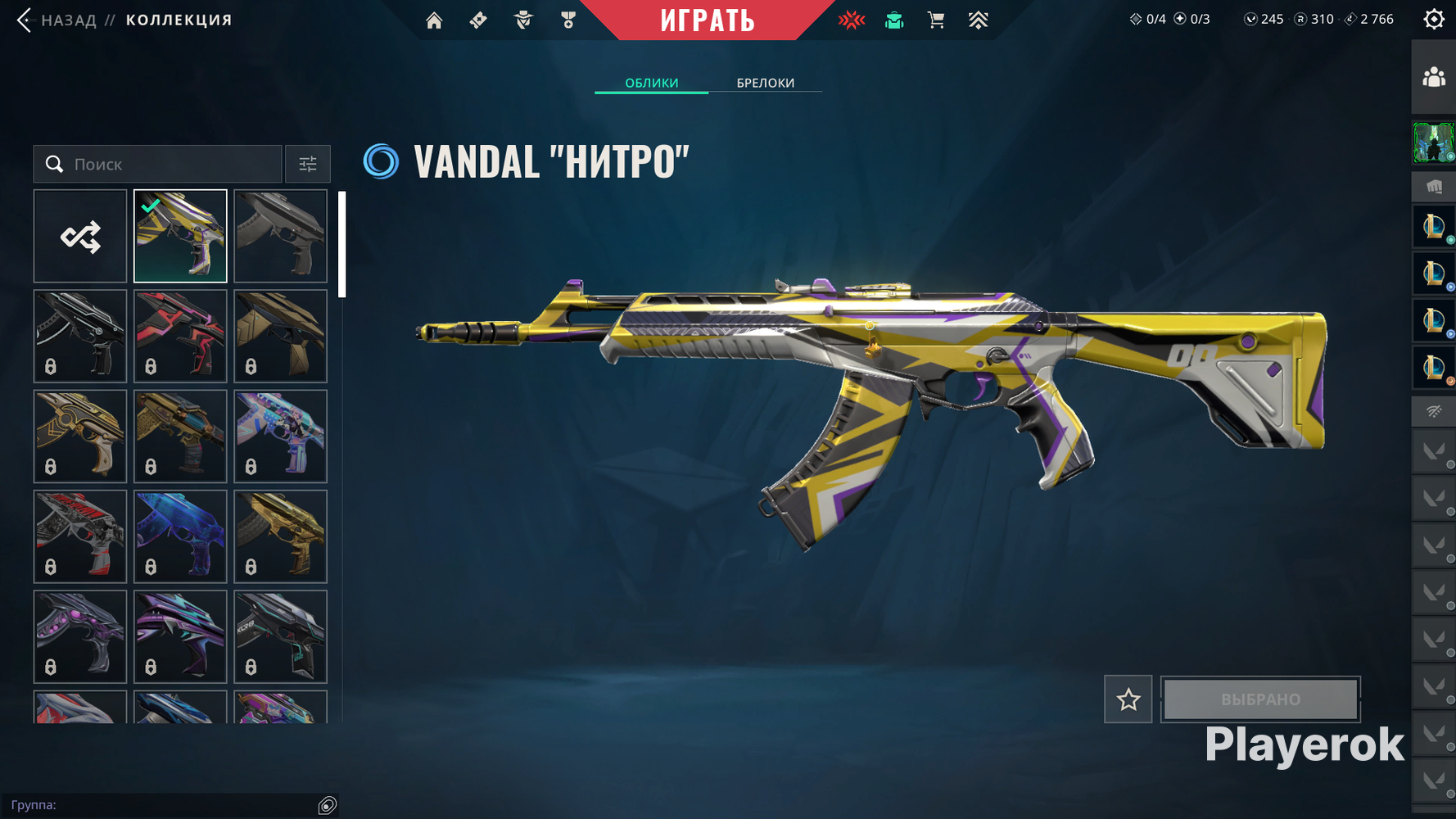Select the locked blue galaxy Vandal skin
This screenshot has width=1456, height=819.
(180, 536)
